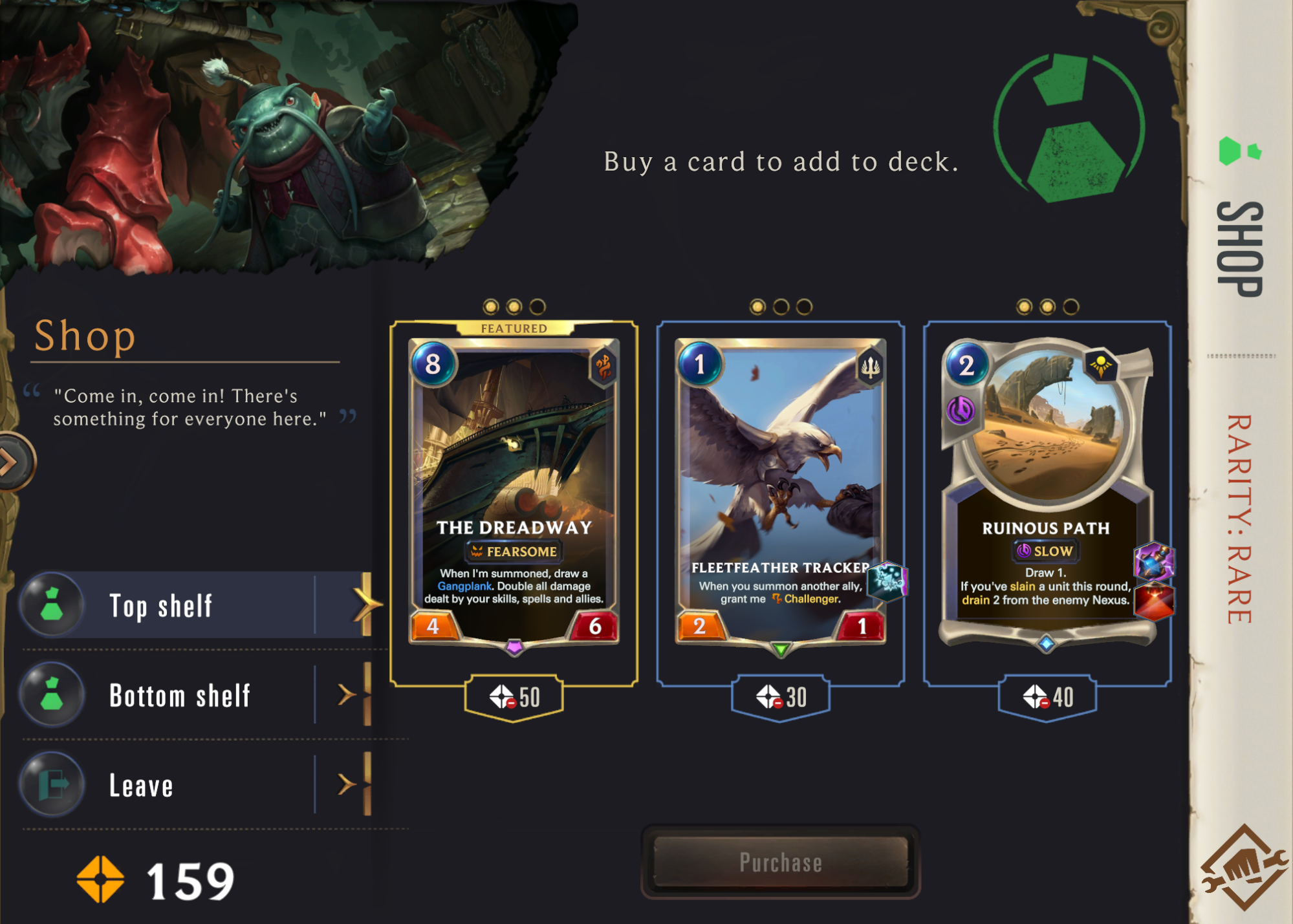Open the Bottom shelf option
This screenshot has height=924, width=1293.
tap(194, 696)
